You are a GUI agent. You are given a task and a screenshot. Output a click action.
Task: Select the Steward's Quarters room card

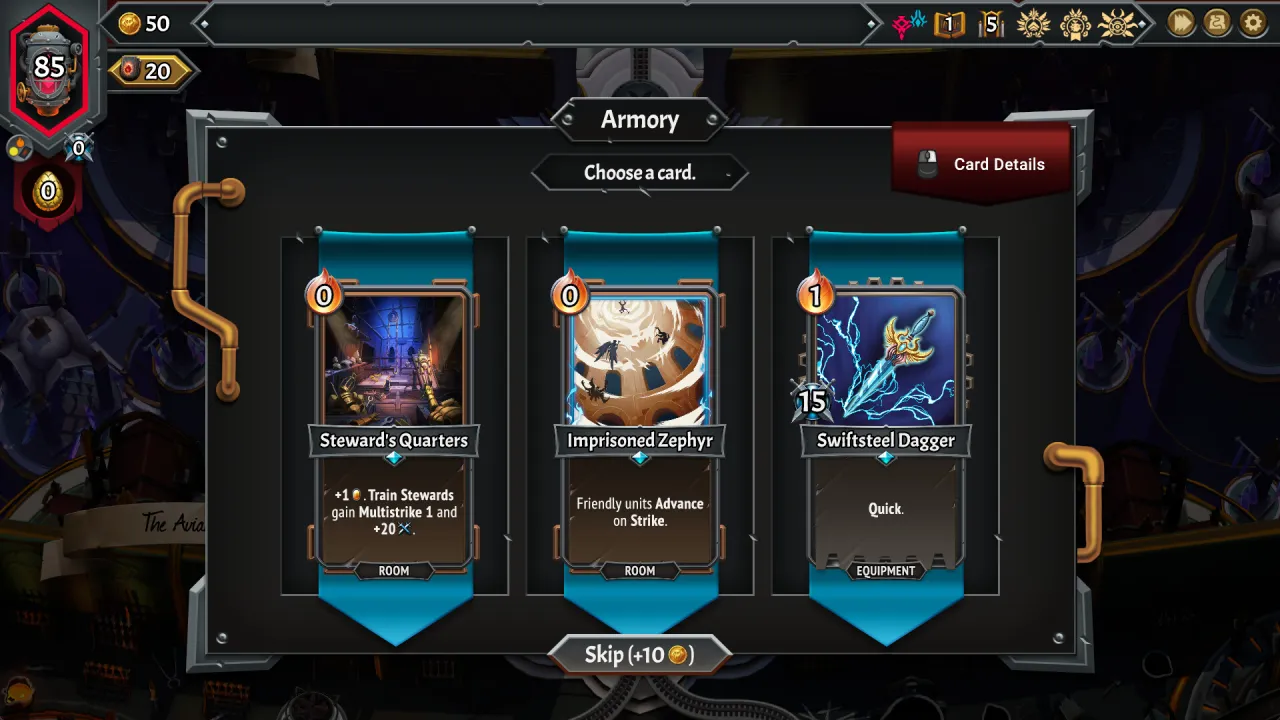pos(393,420)
